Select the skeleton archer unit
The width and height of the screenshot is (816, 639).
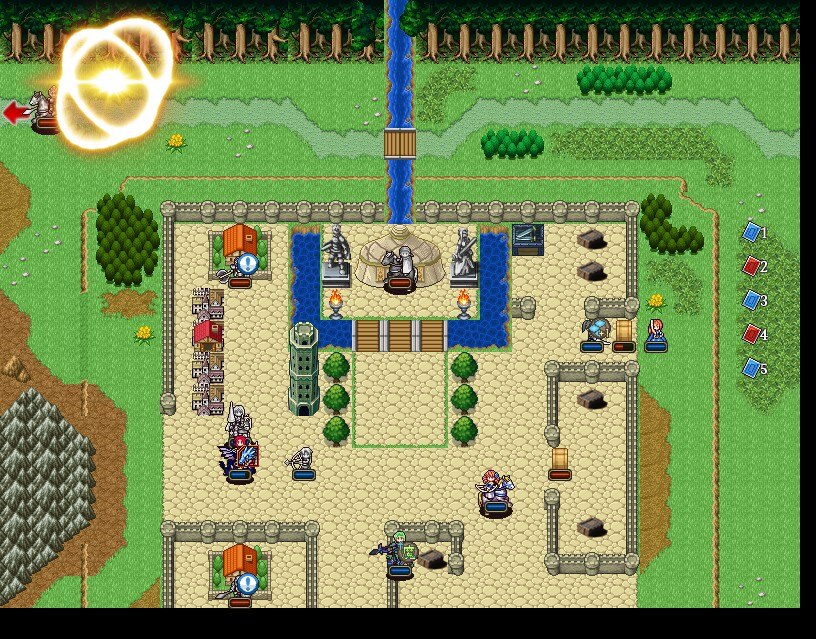(x=303, y=459)
